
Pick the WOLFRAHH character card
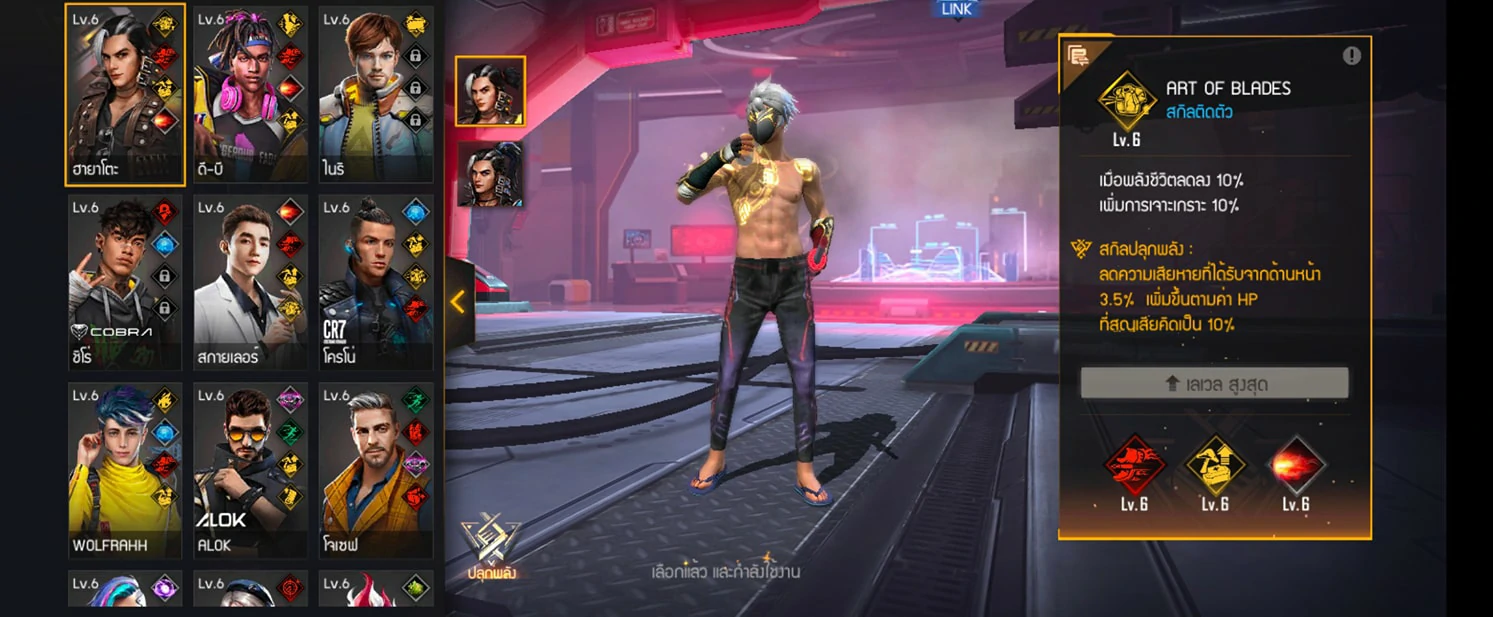[x=124, y=470]
